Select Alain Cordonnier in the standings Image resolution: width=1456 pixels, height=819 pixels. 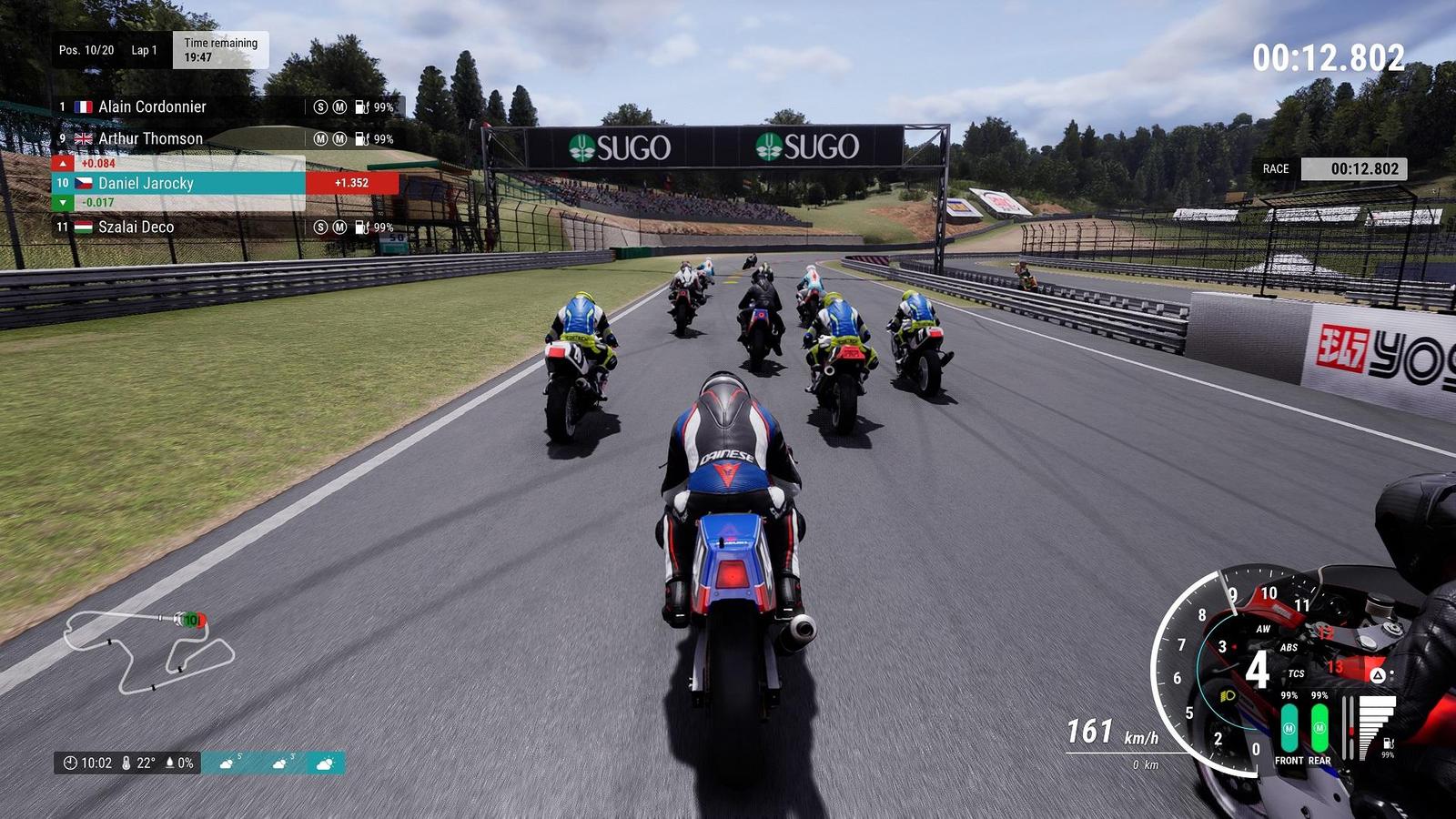pyautogui.click(x=152, y=107)
